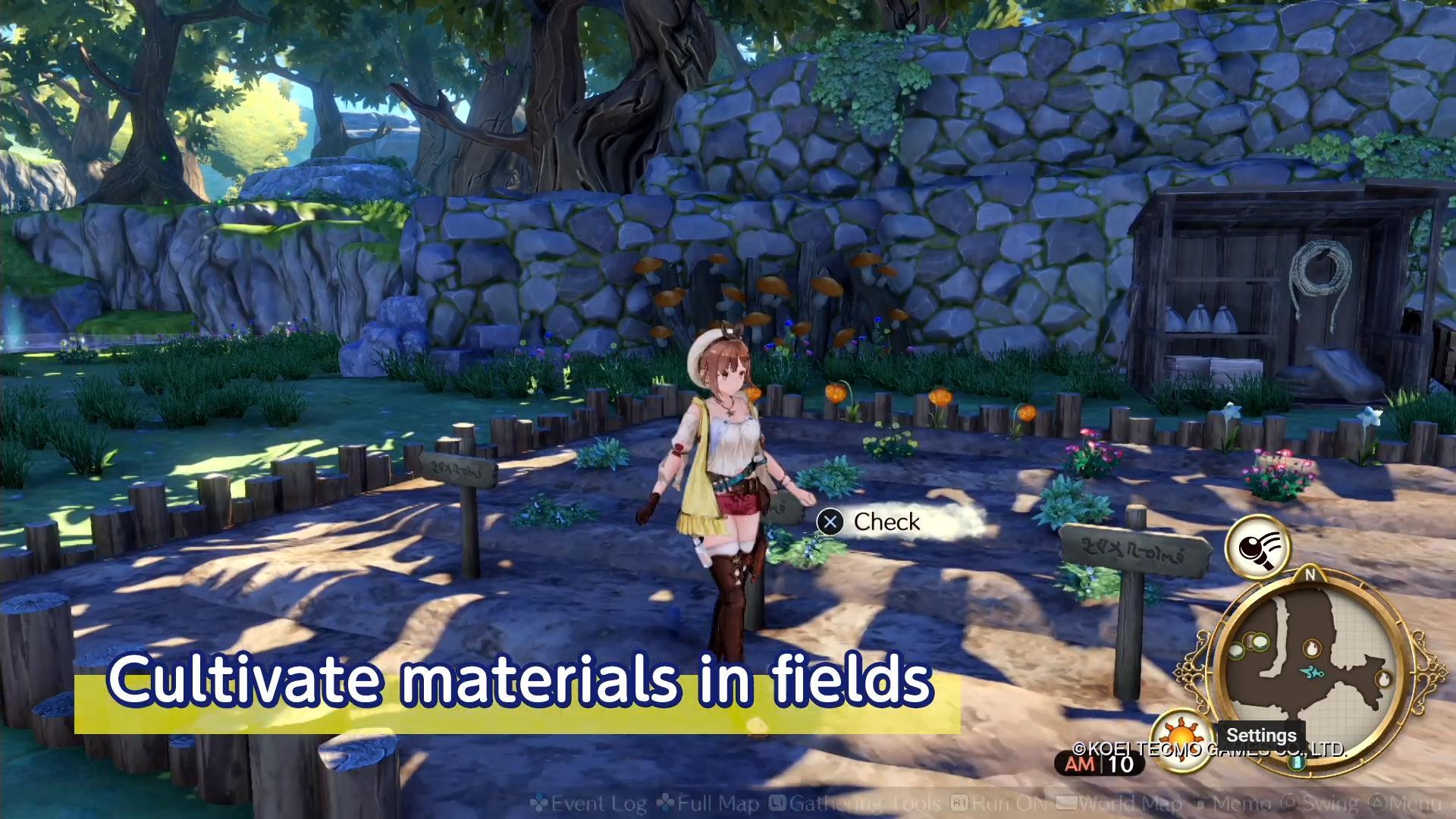The height and width of the screenshot is (819, 1456).
Task: Toggle the north compass marker on the minimap
Action: (x=1310, y=575)
